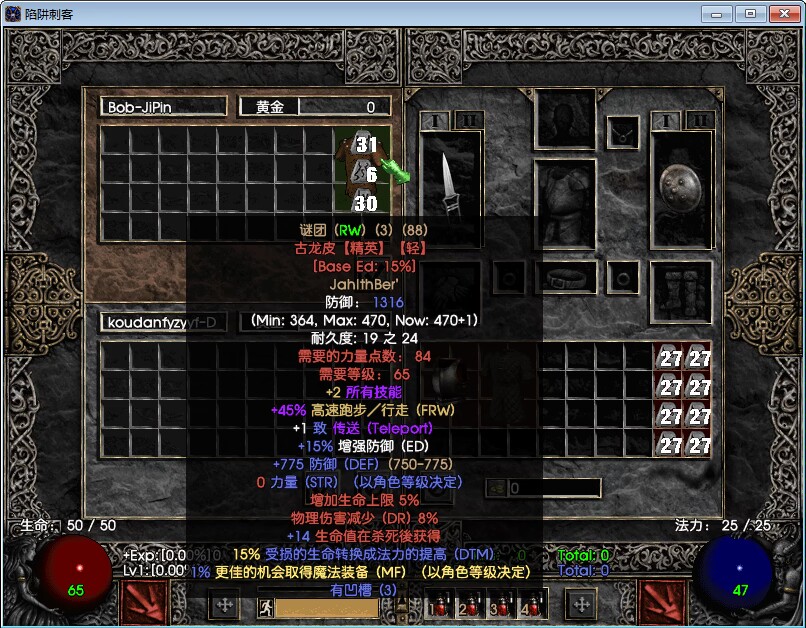Use the potion in belt slot 4
The width and height of the screenshot is (806, 628).
coord(529,605)
